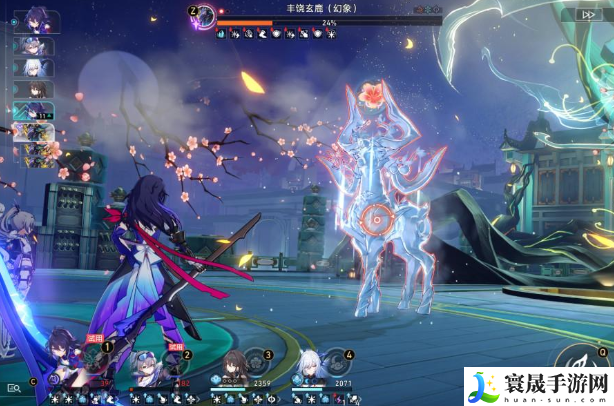Use the skill button at the bottom-right corner
The height and width of the screenshot is (406, 614).
click(x=584, y=366)
